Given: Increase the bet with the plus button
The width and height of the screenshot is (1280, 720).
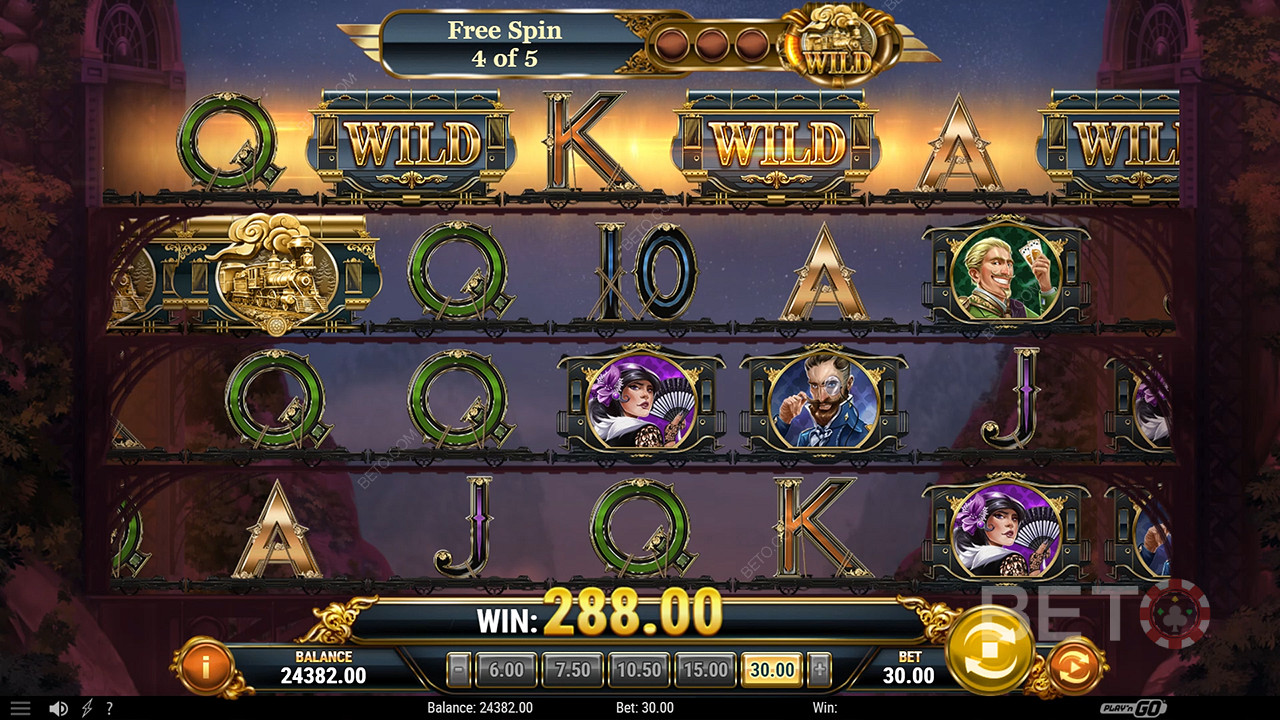Looking at the screenshot, I should [x=819, y=670].
